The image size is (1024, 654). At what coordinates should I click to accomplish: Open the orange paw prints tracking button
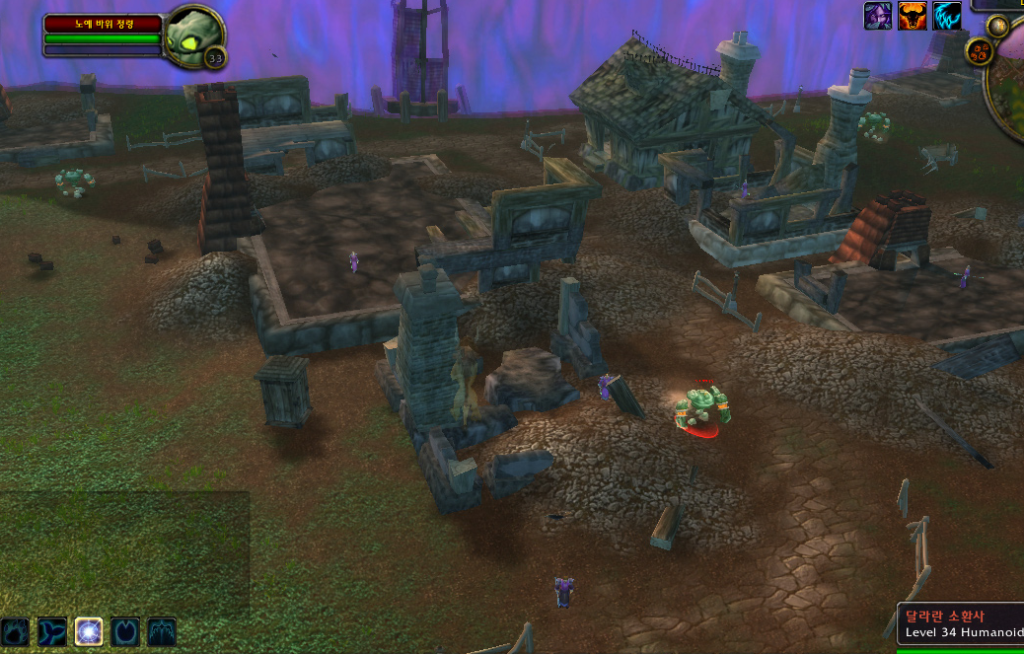click(980, 52)
